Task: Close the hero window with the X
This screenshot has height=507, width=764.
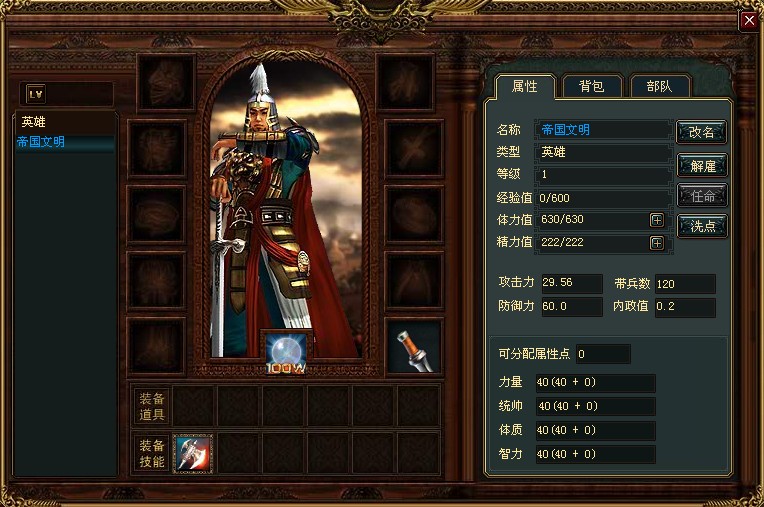Action: tap(748, 21)
